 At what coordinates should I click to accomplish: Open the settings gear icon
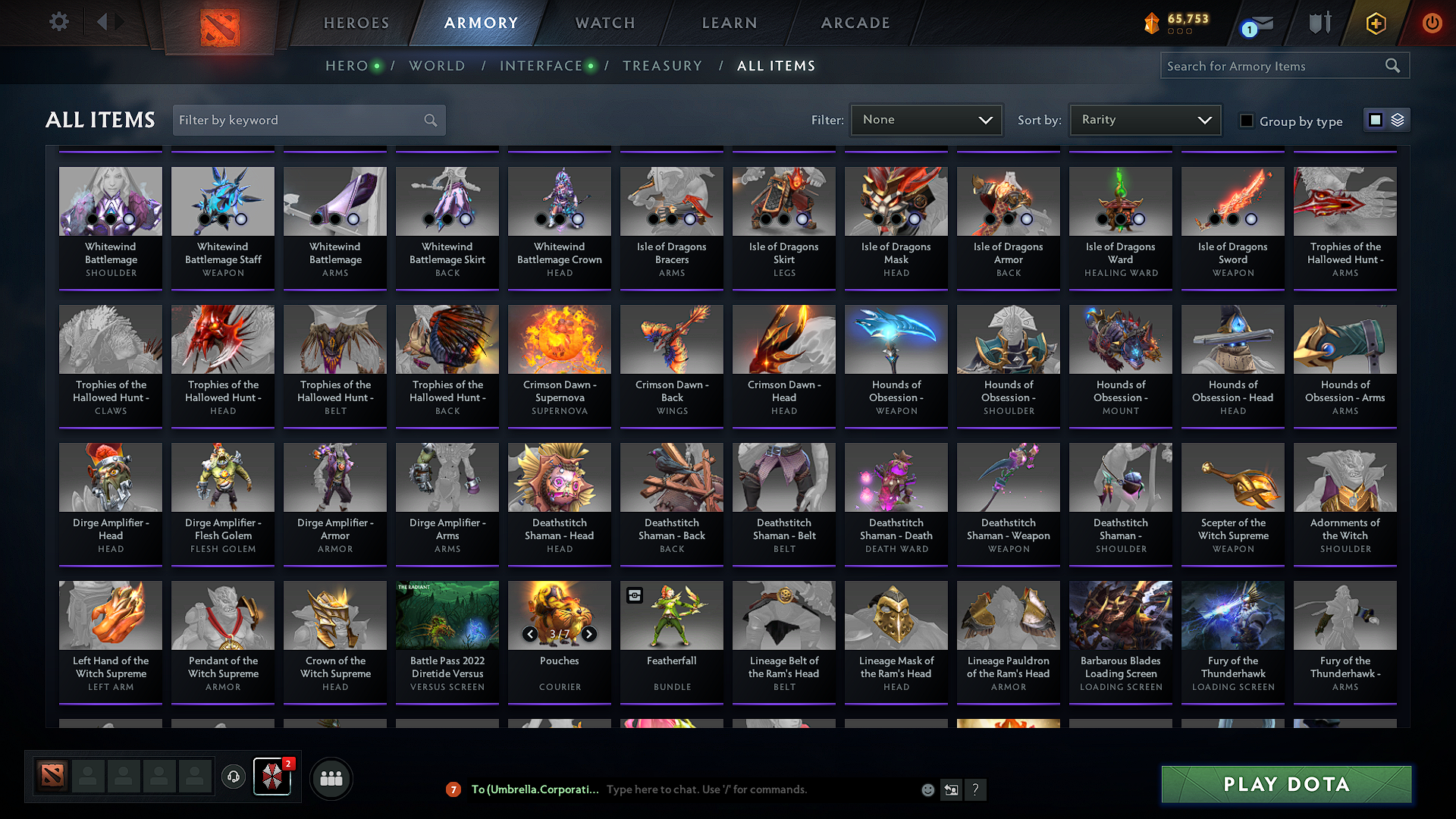58,22
